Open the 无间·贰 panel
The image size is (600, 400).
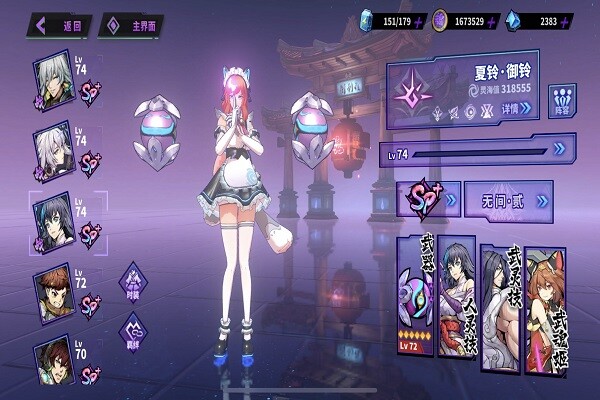click(508, 198)
